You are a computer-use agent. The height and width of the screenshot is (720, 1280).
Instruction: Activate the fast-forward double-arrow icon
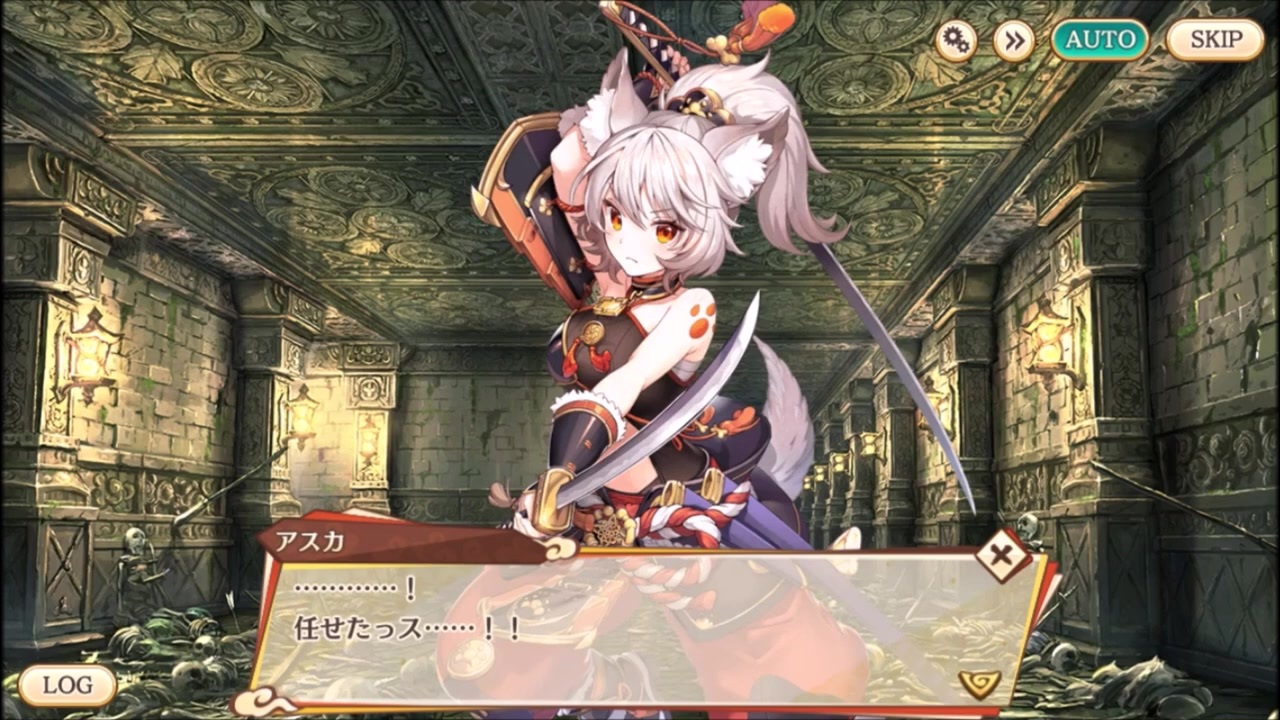point(1013,40)
